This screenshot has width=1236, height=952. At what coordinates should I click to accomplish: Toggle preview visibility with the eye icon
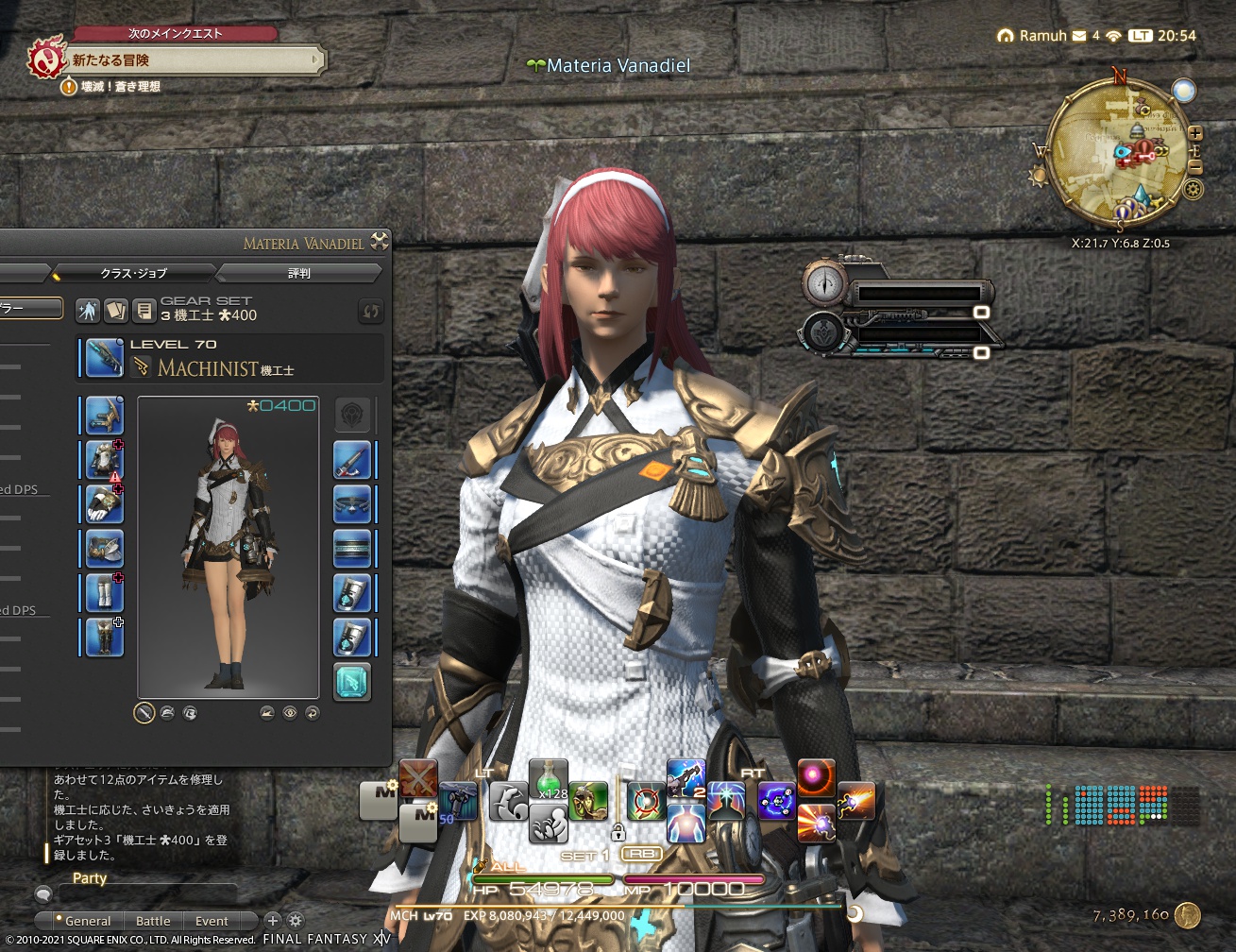[x=289, y=713]
